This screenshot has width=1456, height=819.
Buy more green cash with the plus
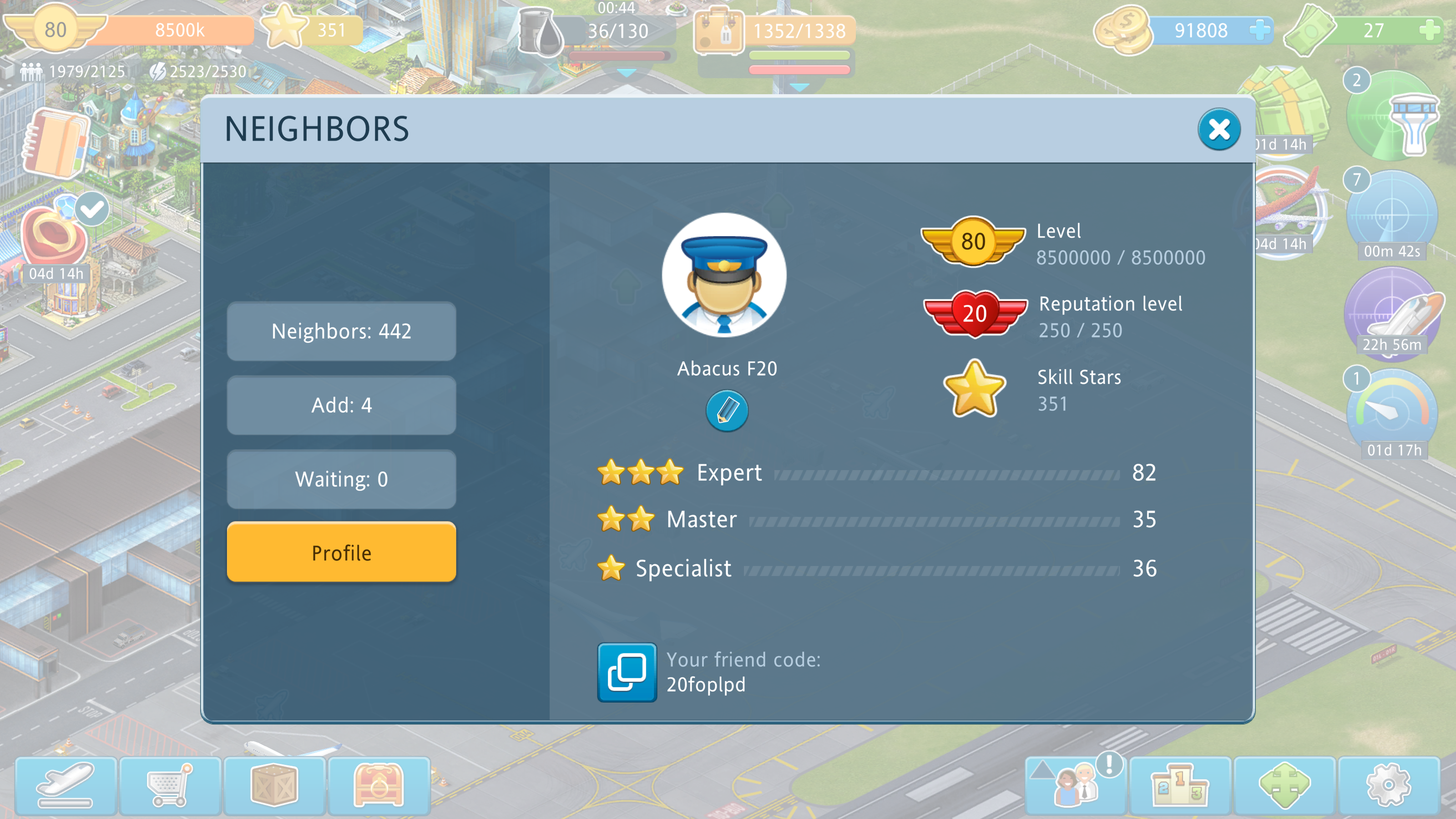[1430, 30]
